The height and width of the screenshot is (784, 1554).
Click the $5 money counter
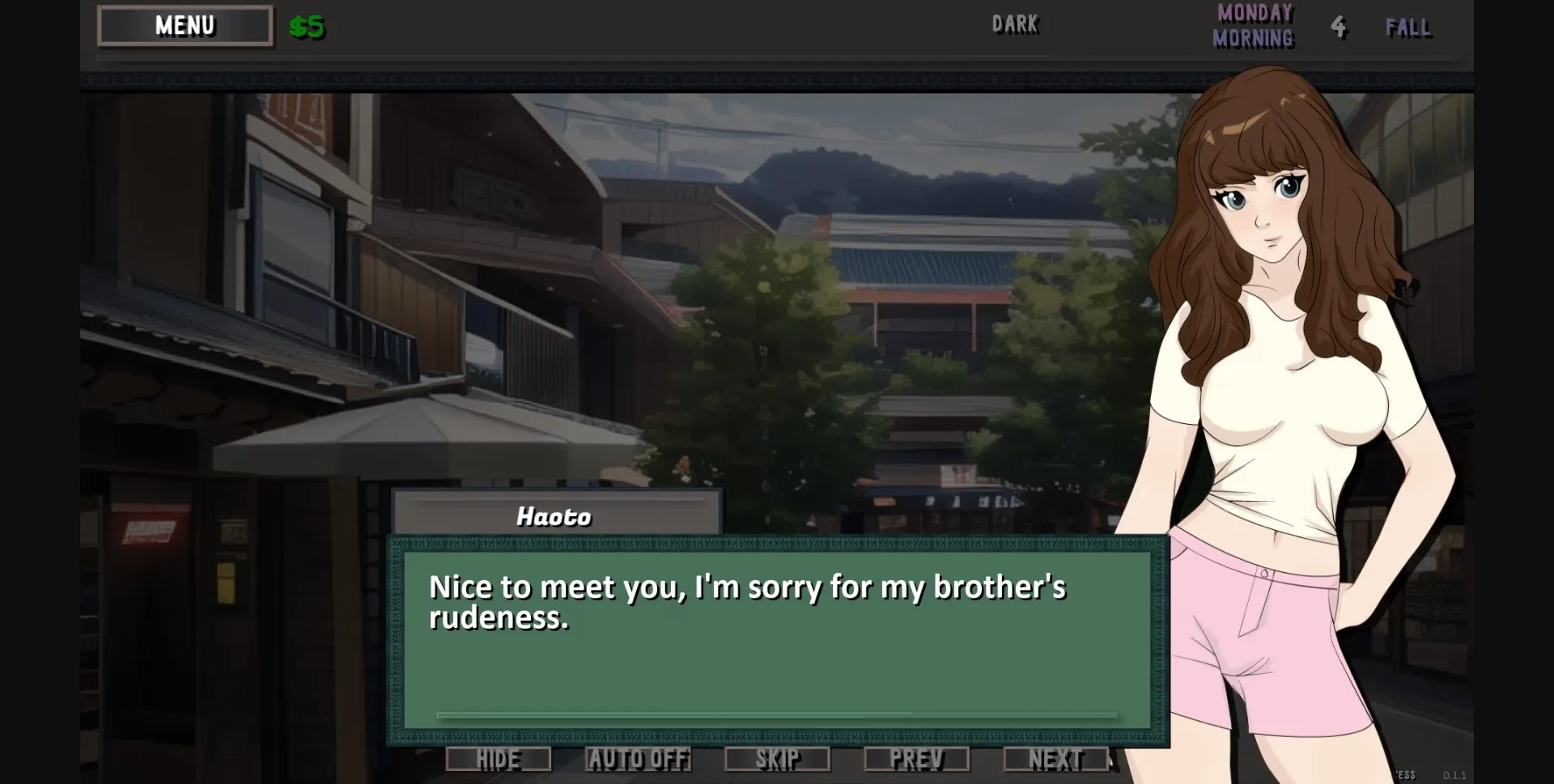(306, 27)
